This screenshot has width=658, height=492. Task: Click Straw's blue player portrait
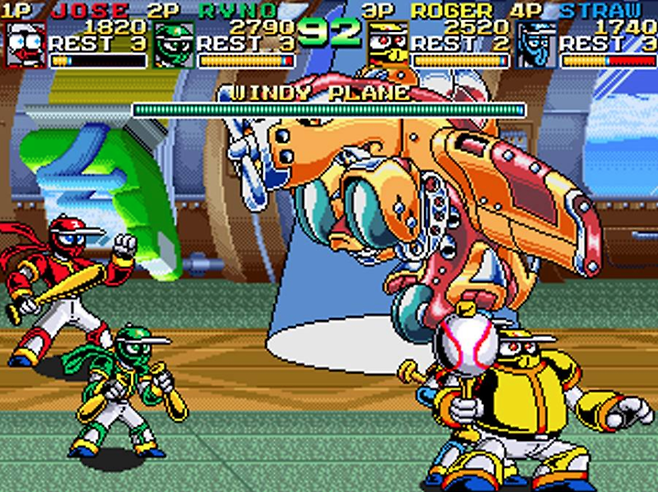point(537,44)
